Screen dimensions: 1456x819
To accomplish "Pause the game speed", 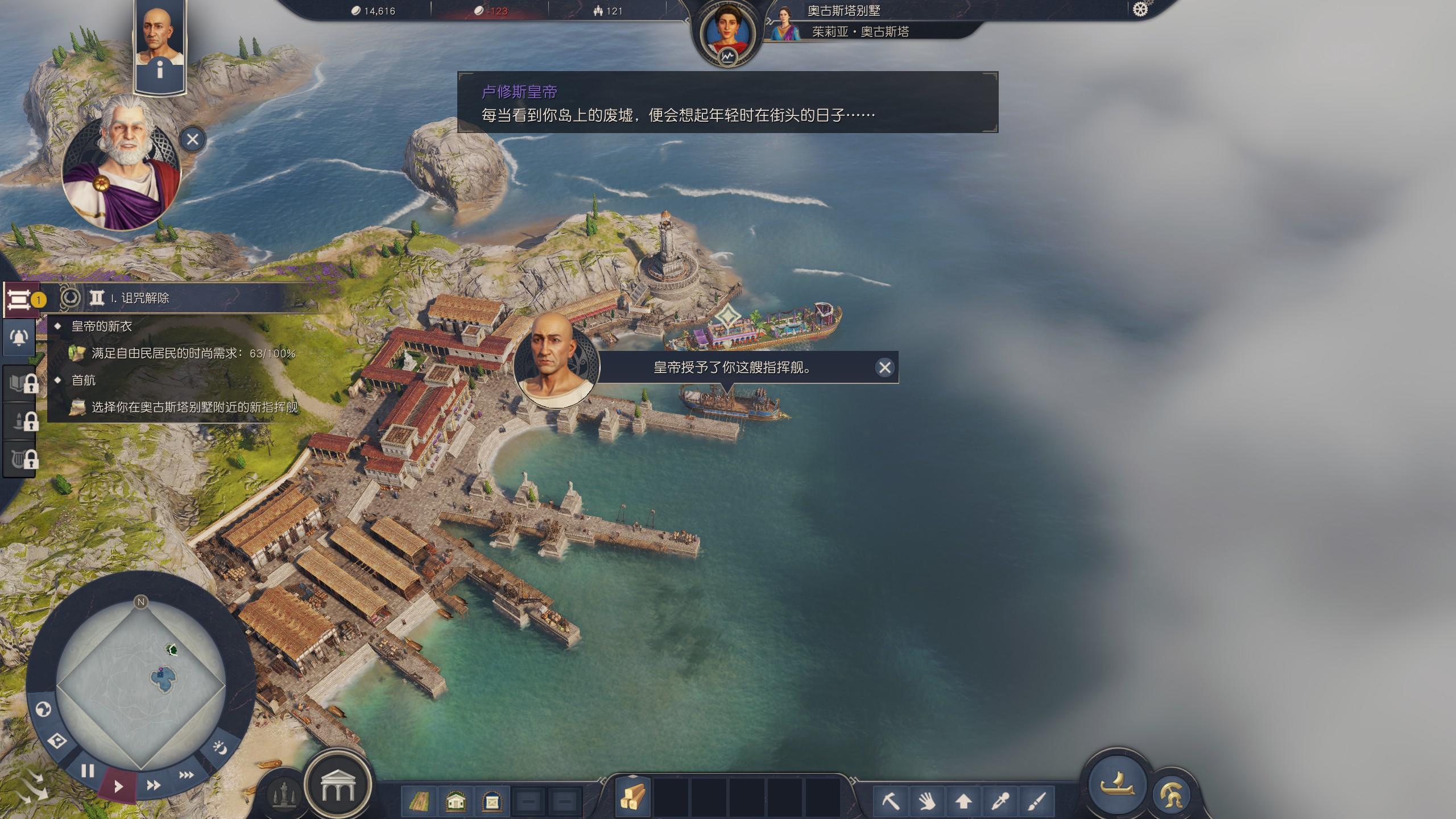I will (x=88, y=771).
